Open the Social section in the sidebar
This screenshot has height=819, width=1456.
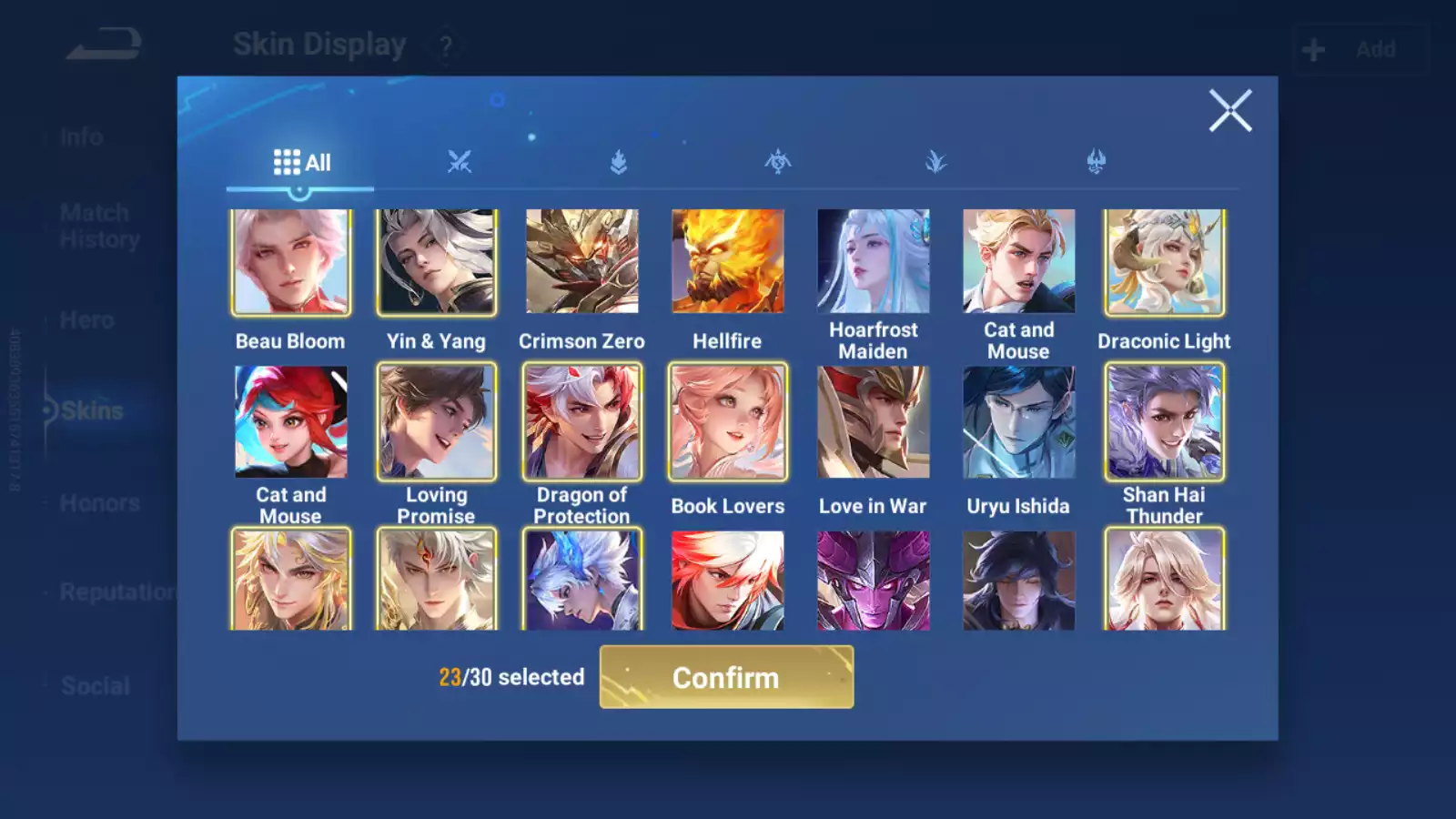tap(96, 686)
